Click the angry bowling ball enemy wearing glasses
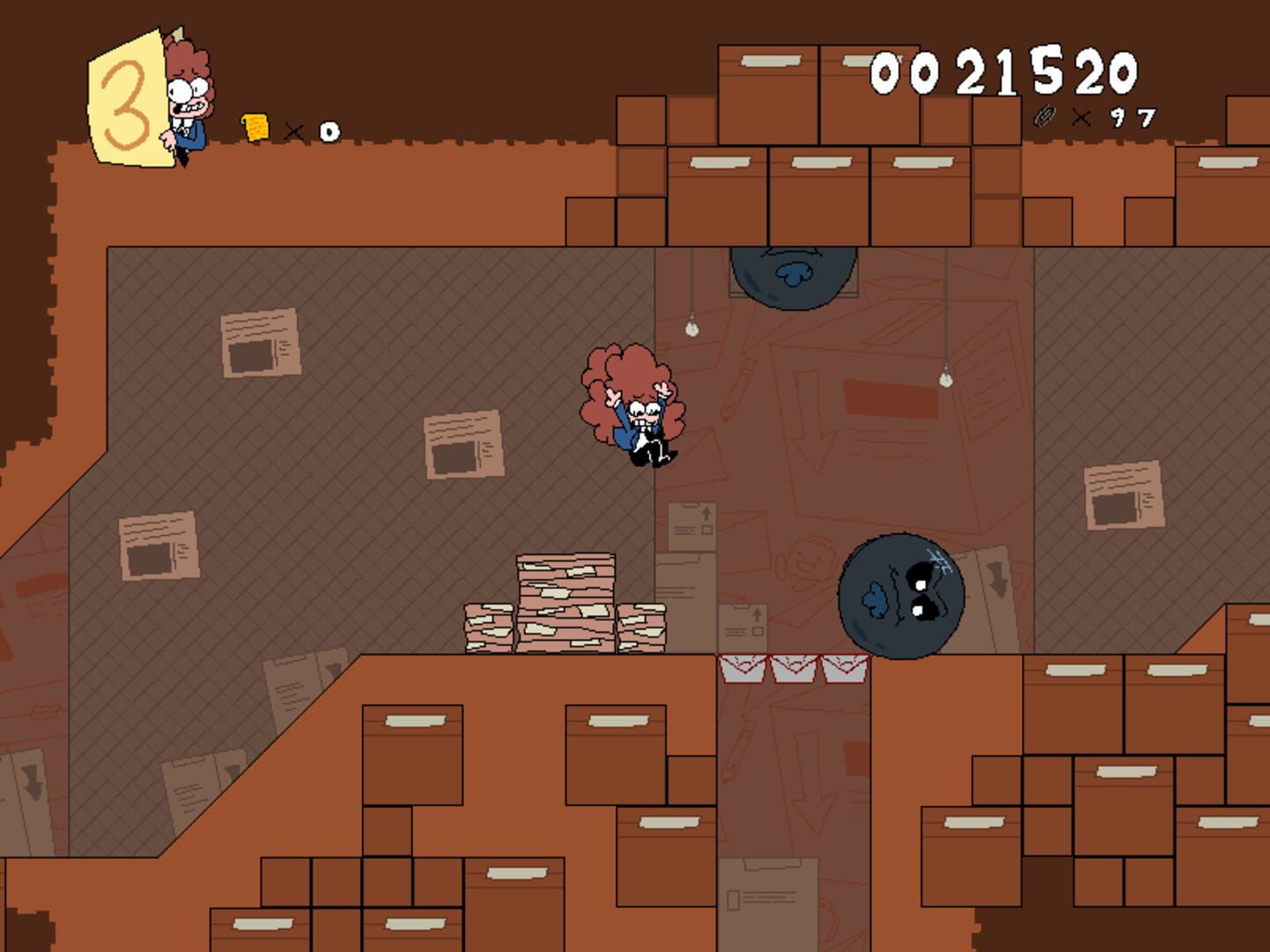This screenshot has height=952, width=1270. 900,595
